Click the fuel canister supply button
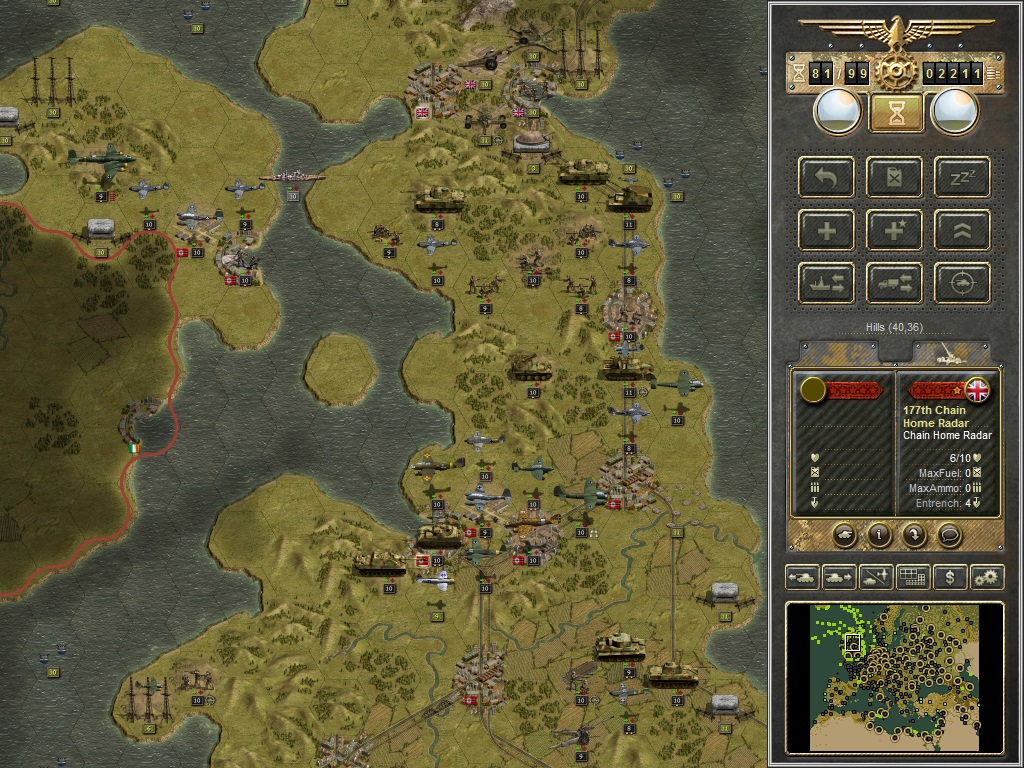Image resolution: width=1024 pixels, height=768 pixels. [x=896, y=178]
